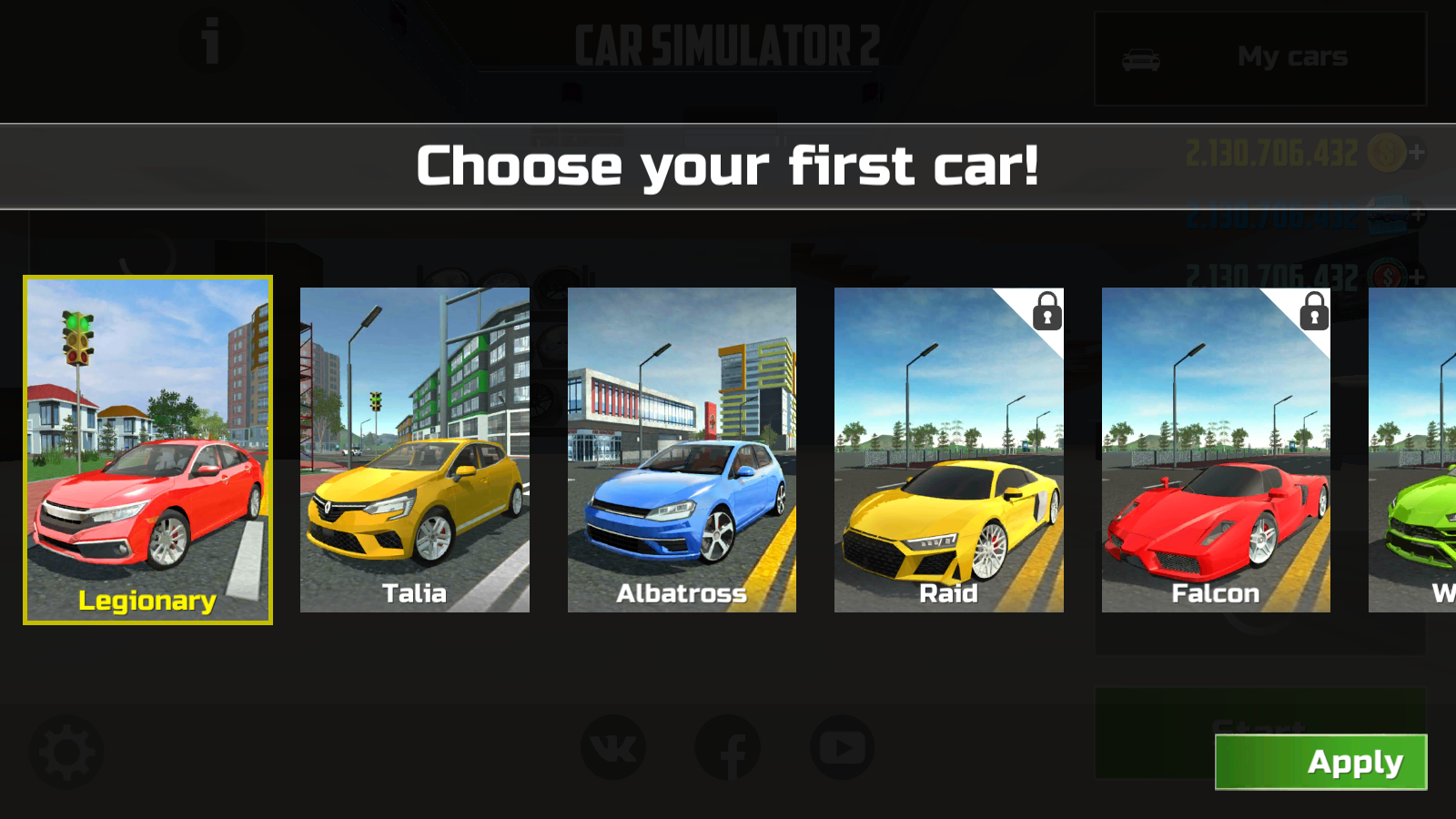The image size is (1456, 819).
Task: Choose the blue Albatross car
Action: (681, 450)
